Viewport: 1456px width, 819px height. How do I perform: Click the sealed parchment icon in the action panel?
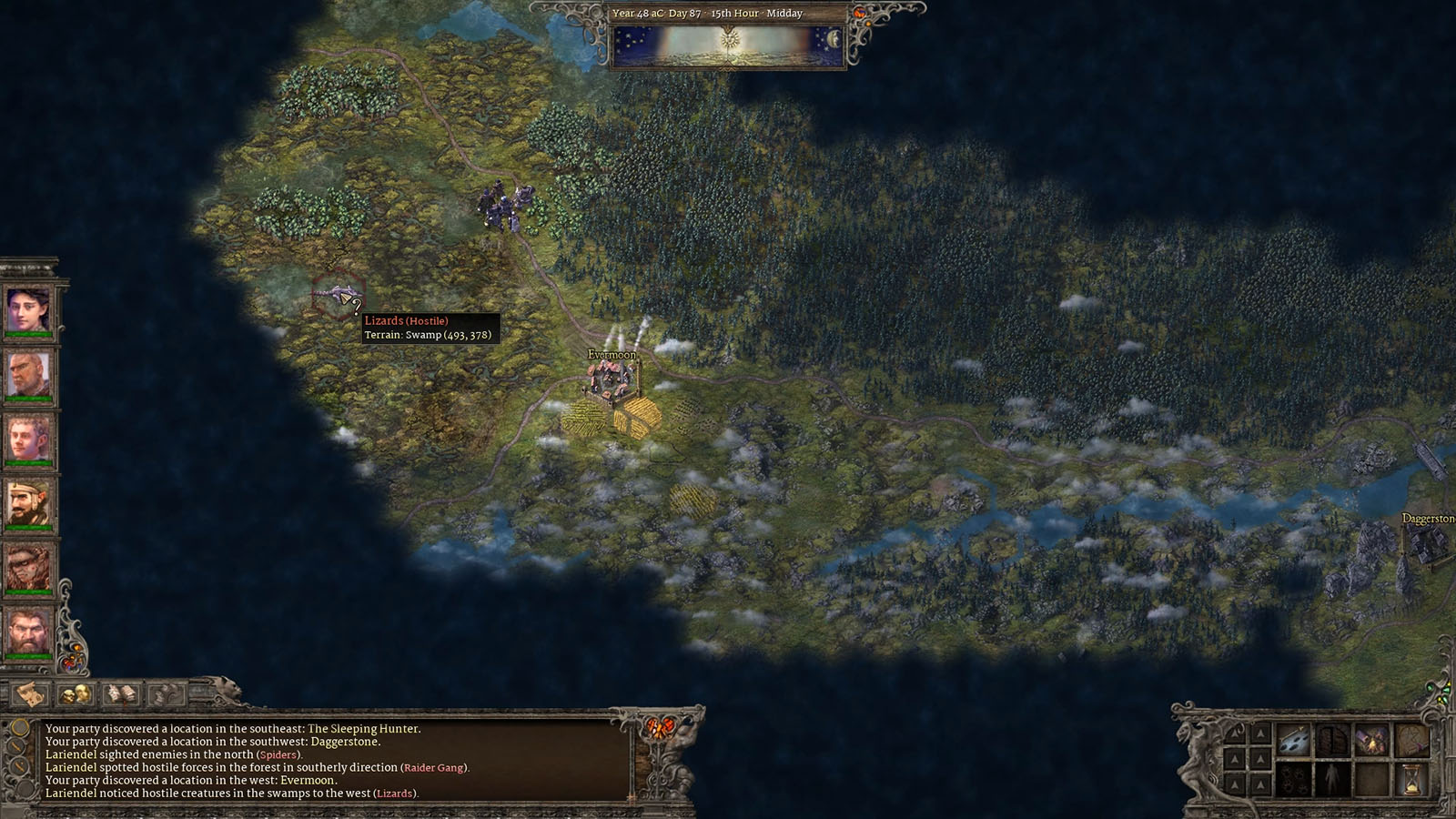click(x=1413, y=739)
